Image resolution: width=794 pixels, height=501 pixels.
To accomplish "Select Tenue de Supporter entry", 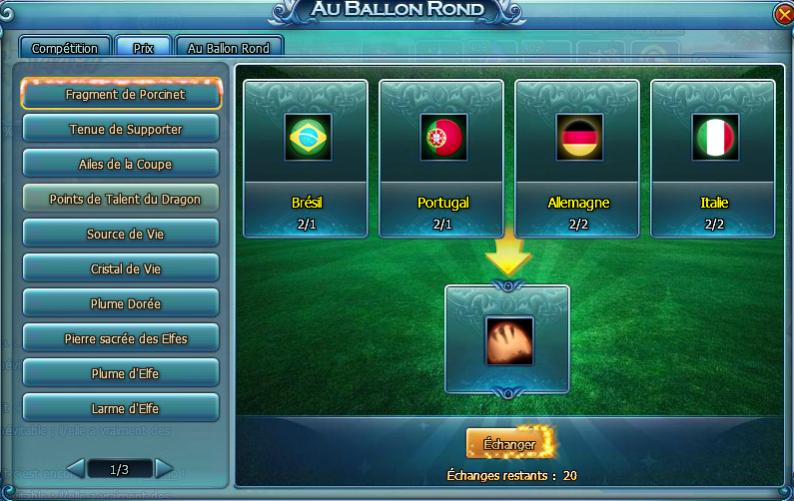I will 121,129.
